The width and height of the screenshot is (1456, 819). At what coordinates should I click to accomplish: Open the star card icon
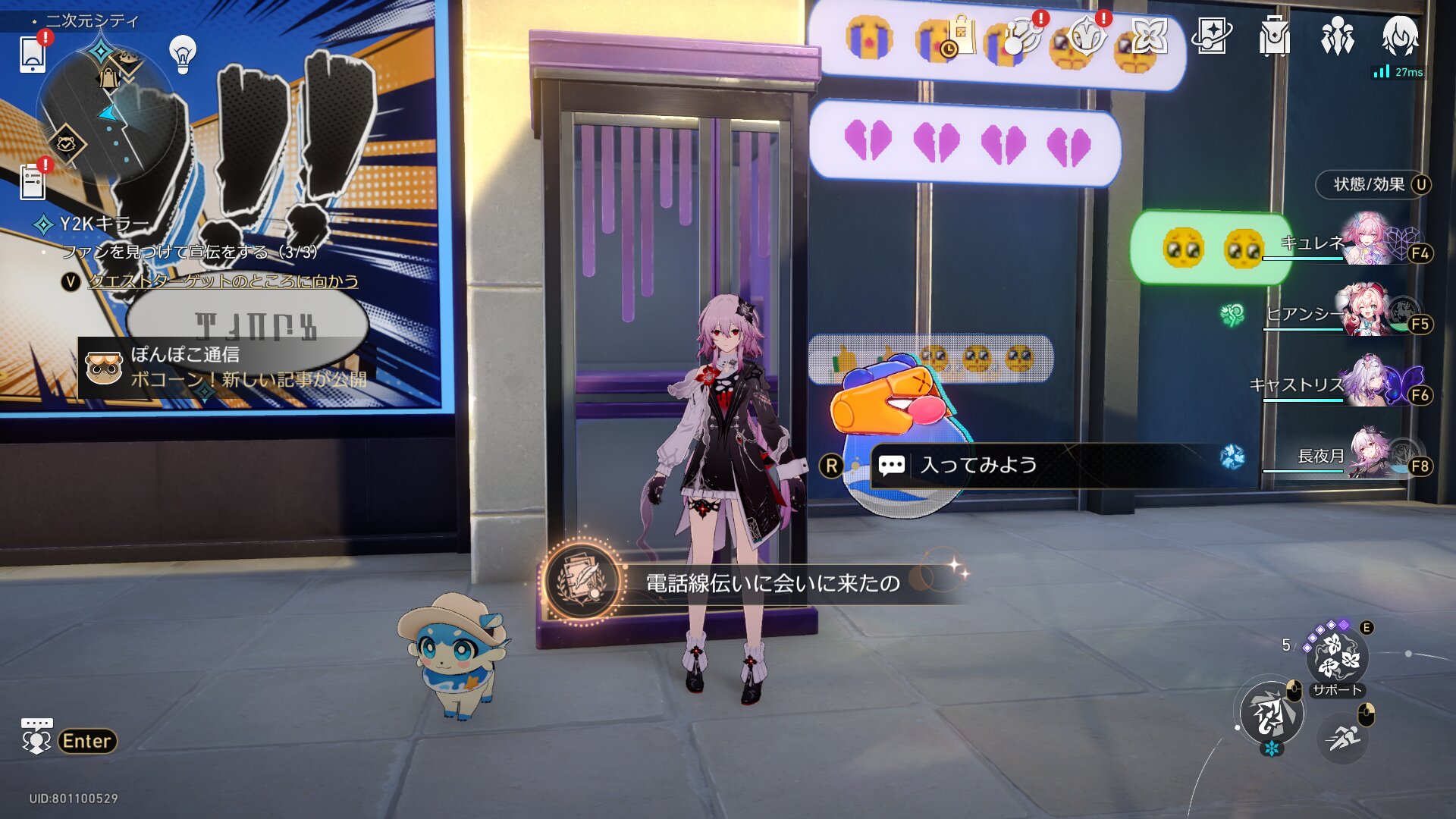coord(1211,36)
